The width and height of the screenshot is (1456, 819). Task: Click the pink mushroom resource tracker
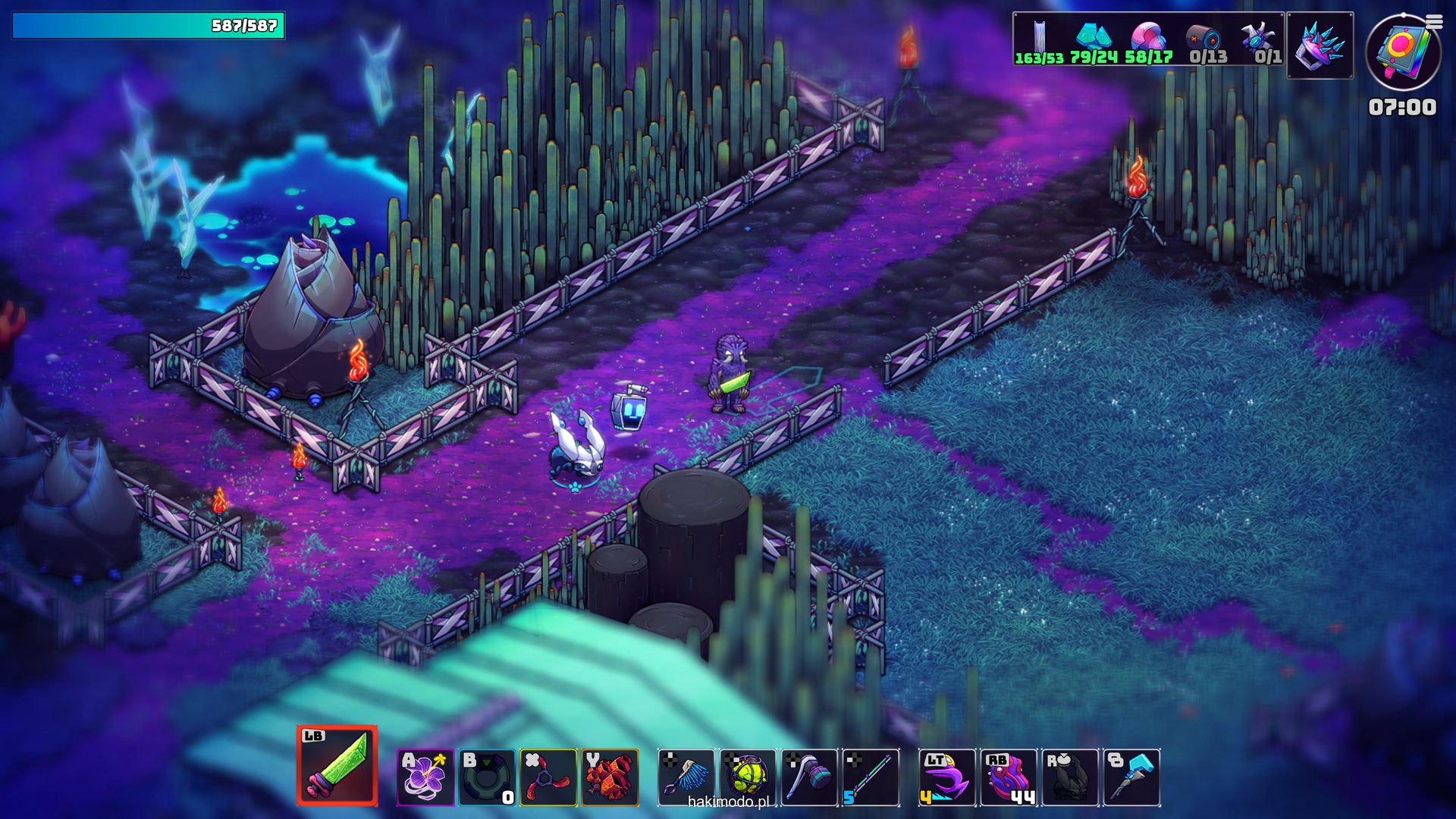(1148, 39)
